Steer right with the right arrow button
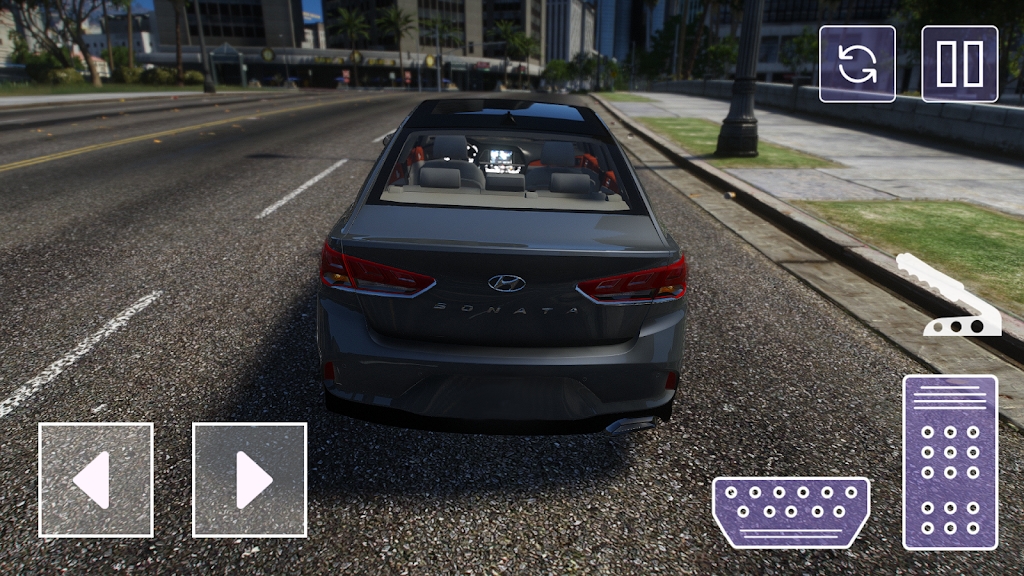 tap(249, 480)
